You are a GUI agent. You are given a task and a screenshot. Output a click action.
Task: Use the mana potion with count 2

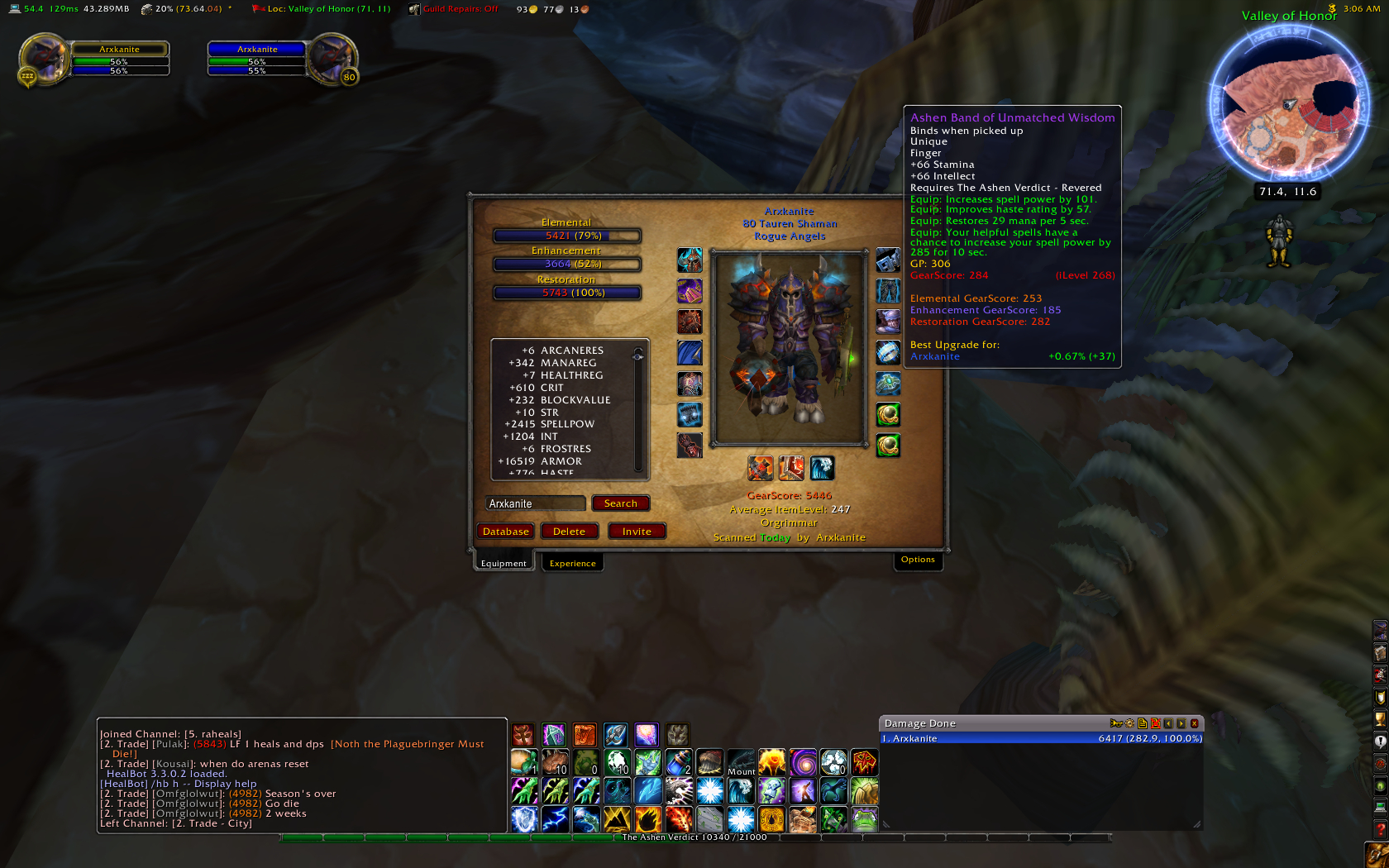[x=678, y=762]
